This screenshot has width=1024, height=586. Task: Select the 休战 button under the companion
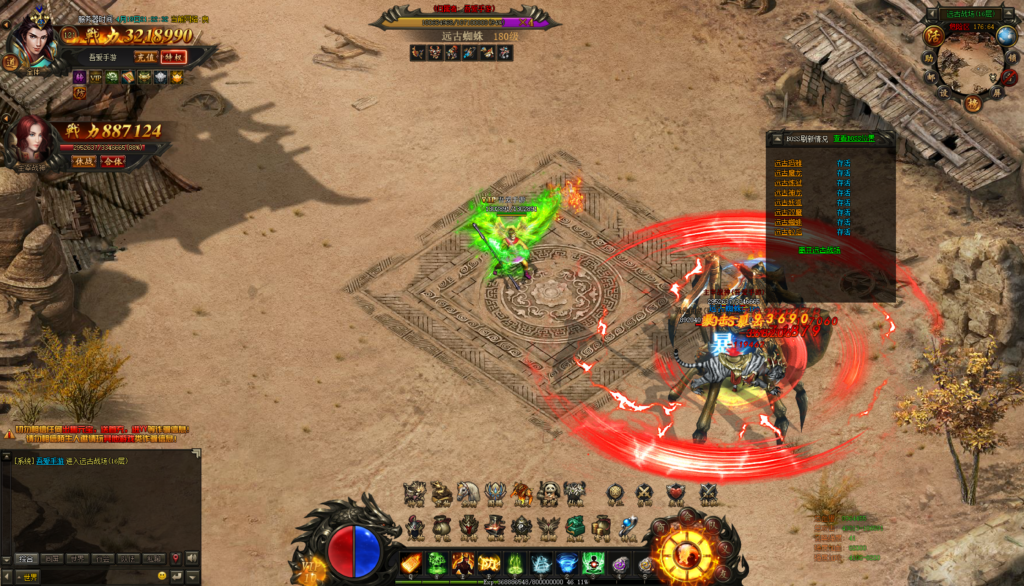[83, 160]
